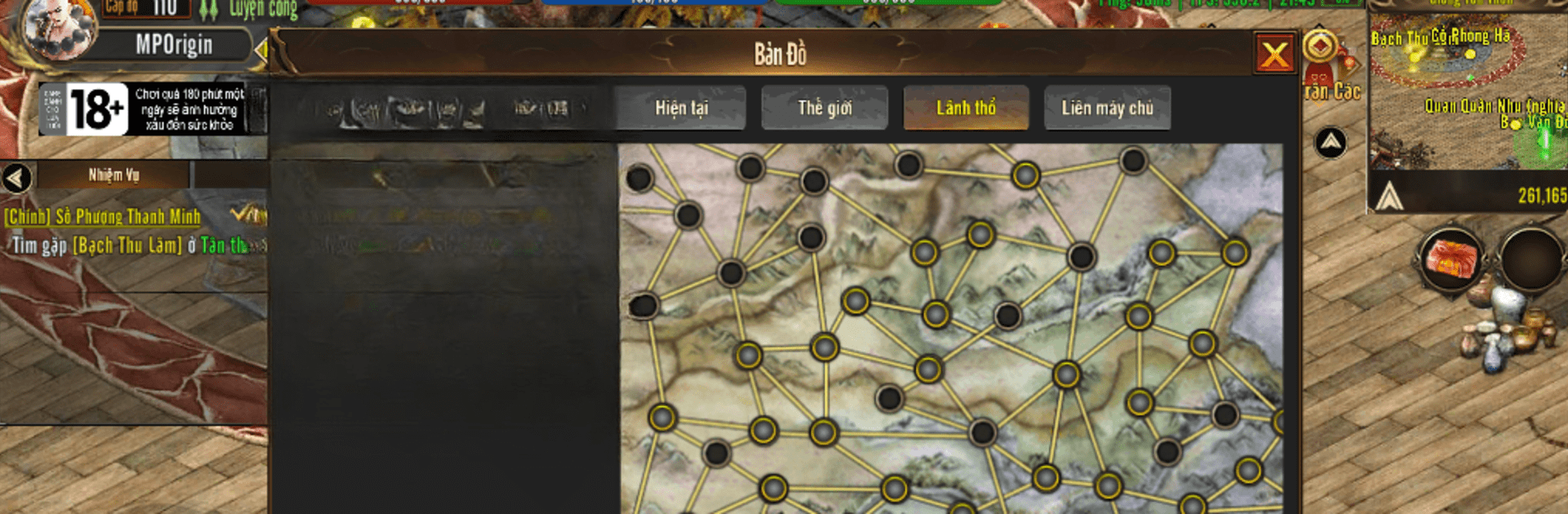The width and height of the screenshot is (1568, 514).
Task: Open the Thế giới map tab
Action: pyautogui.click(x=824, y=108)
